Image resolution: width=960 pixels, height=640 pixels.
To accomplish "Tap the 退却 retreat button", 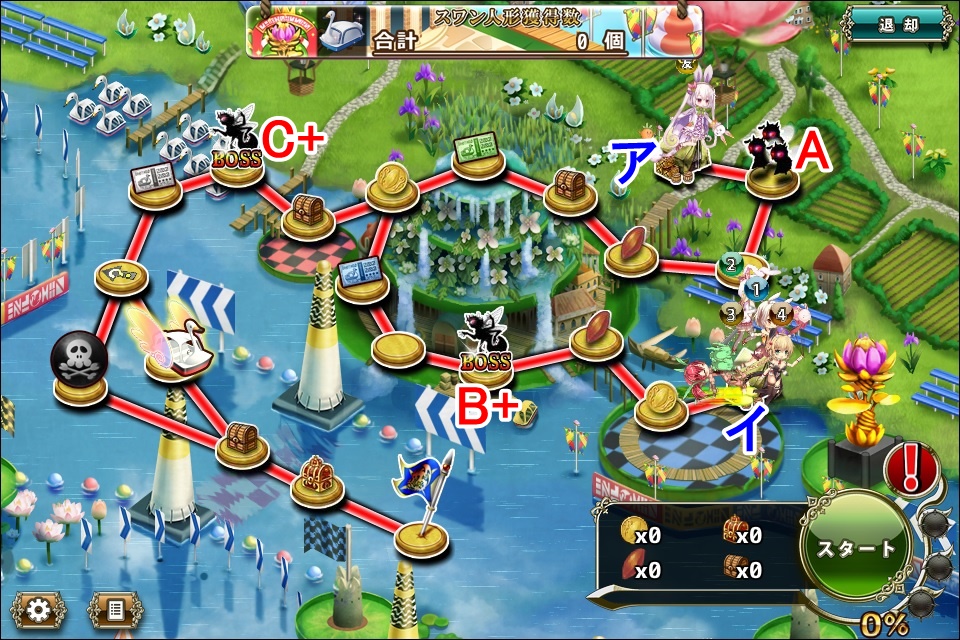I will pos(897,24).
